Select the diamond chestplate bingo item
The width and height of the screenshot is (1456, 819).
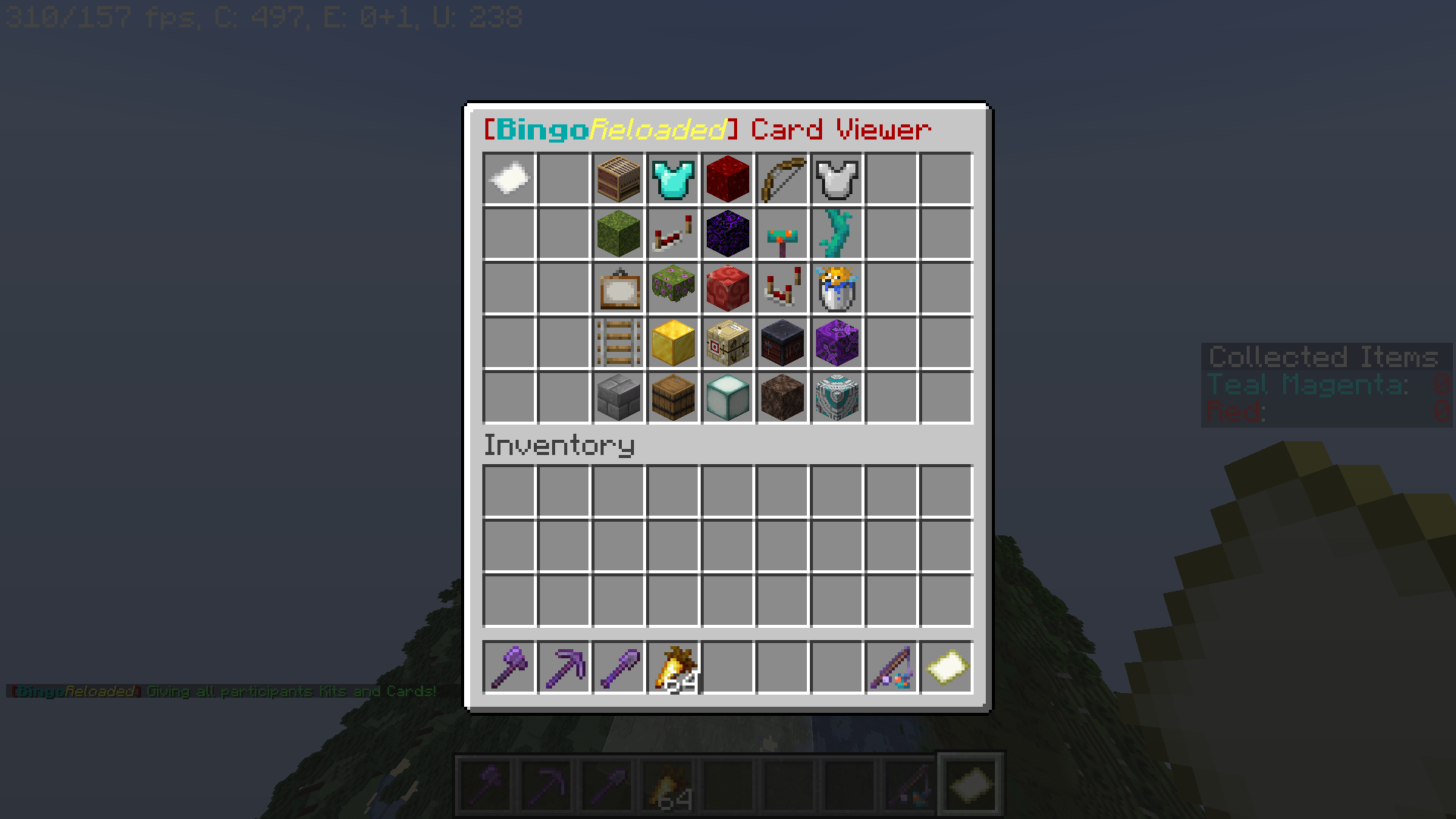(x=673, y=179)
